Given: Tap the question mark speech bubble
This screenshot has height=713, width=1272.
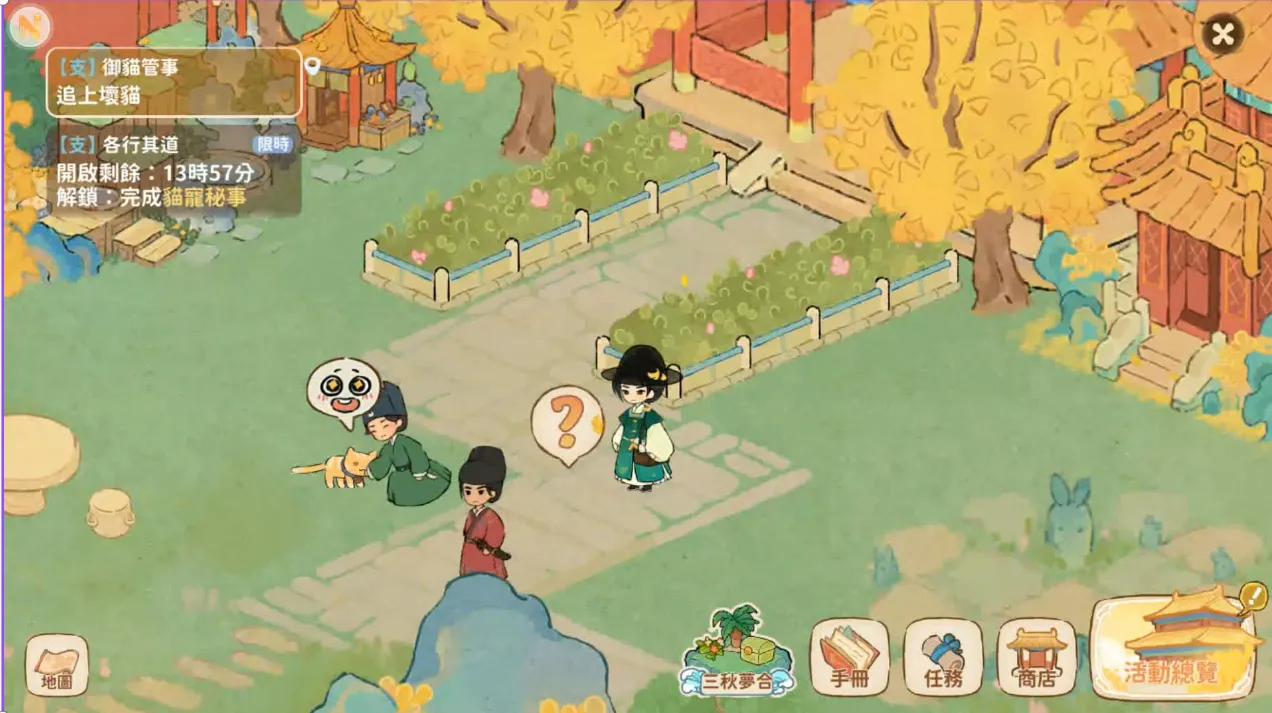Looking at the screenshot, I should [x=567, y=423].
